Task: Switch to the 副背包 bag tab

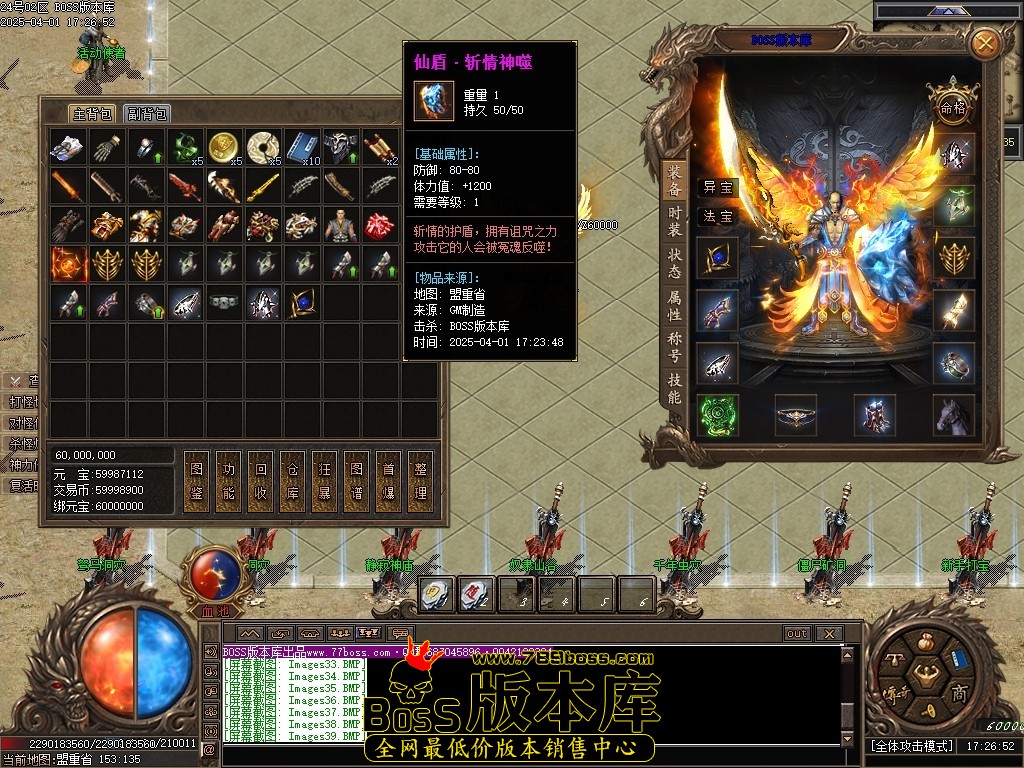Action: [147, 113]
